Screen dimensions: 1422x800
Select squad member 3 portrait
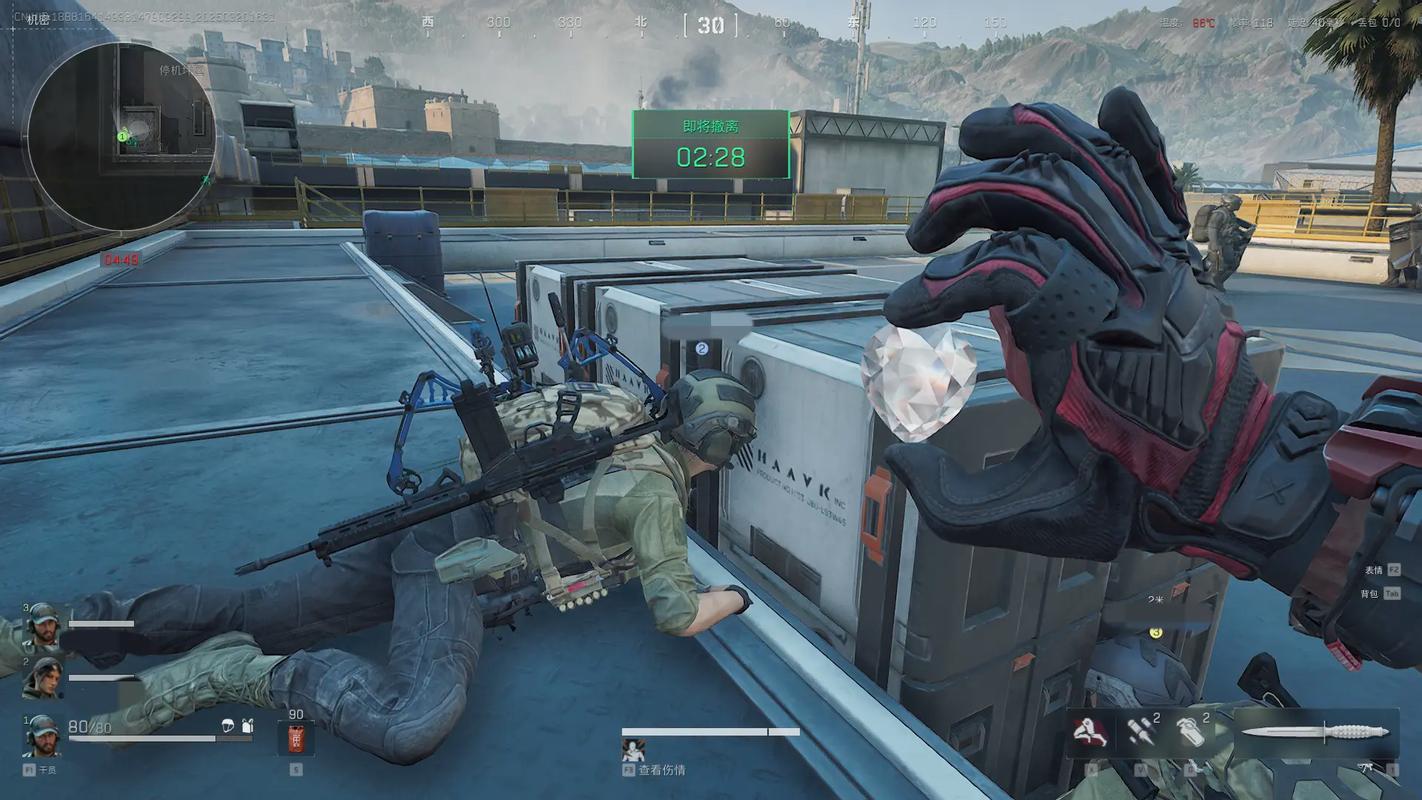42,624
